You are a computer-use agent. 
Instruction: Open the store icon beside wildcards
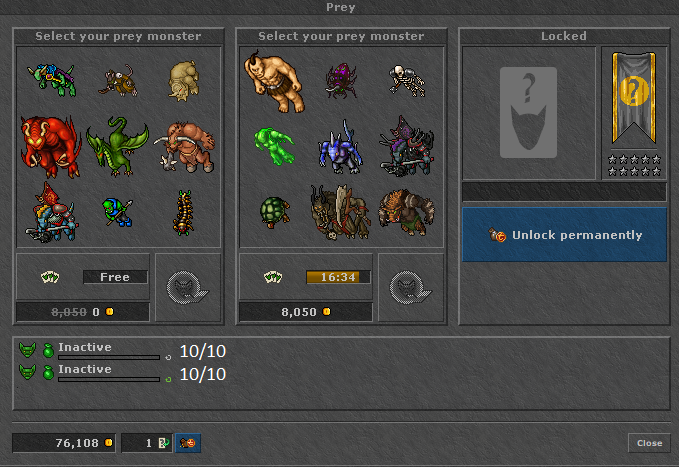[x=188, y=442]
